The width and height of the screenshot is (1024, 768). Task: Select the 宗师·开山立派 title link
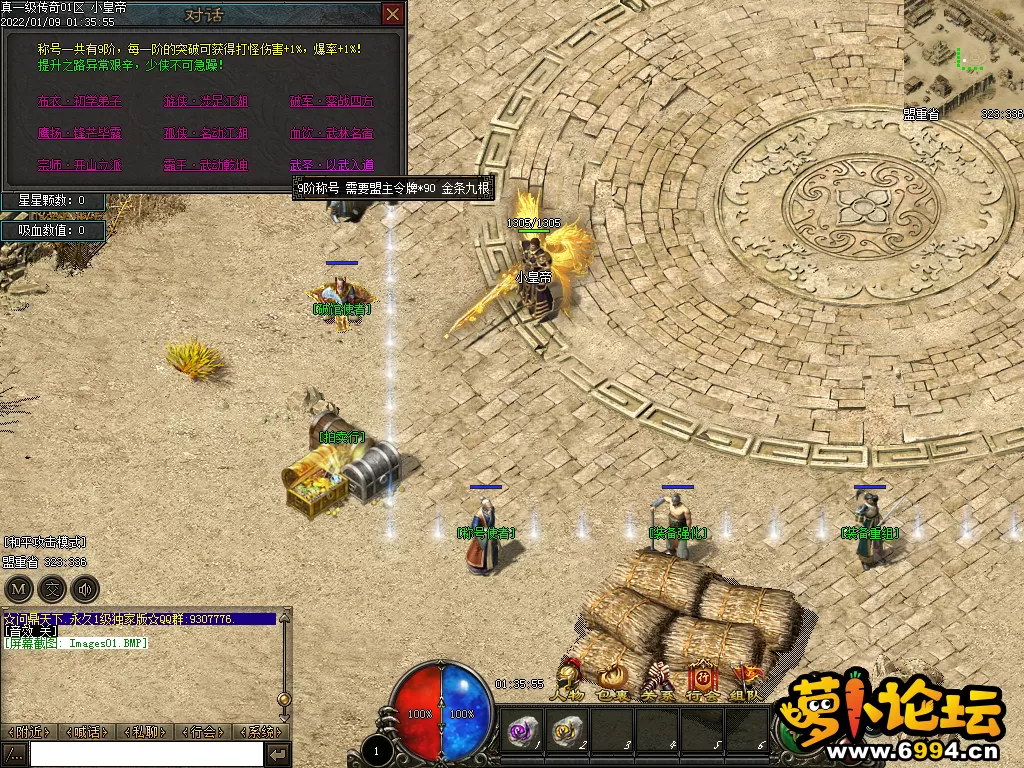click(x=79, y=165)
